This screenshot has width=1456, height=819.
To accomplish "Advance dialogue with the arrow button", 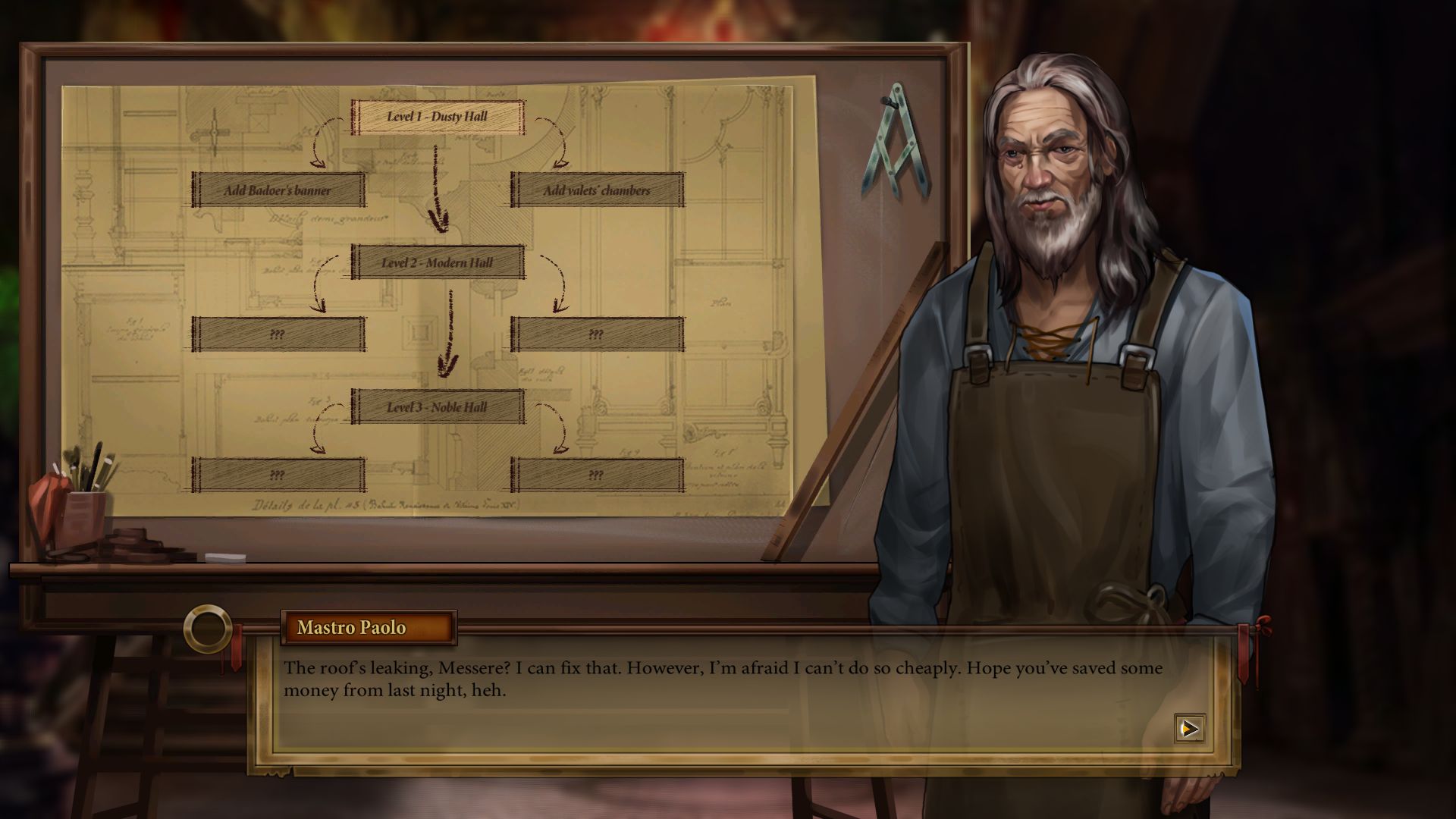I will (1189, 729).
